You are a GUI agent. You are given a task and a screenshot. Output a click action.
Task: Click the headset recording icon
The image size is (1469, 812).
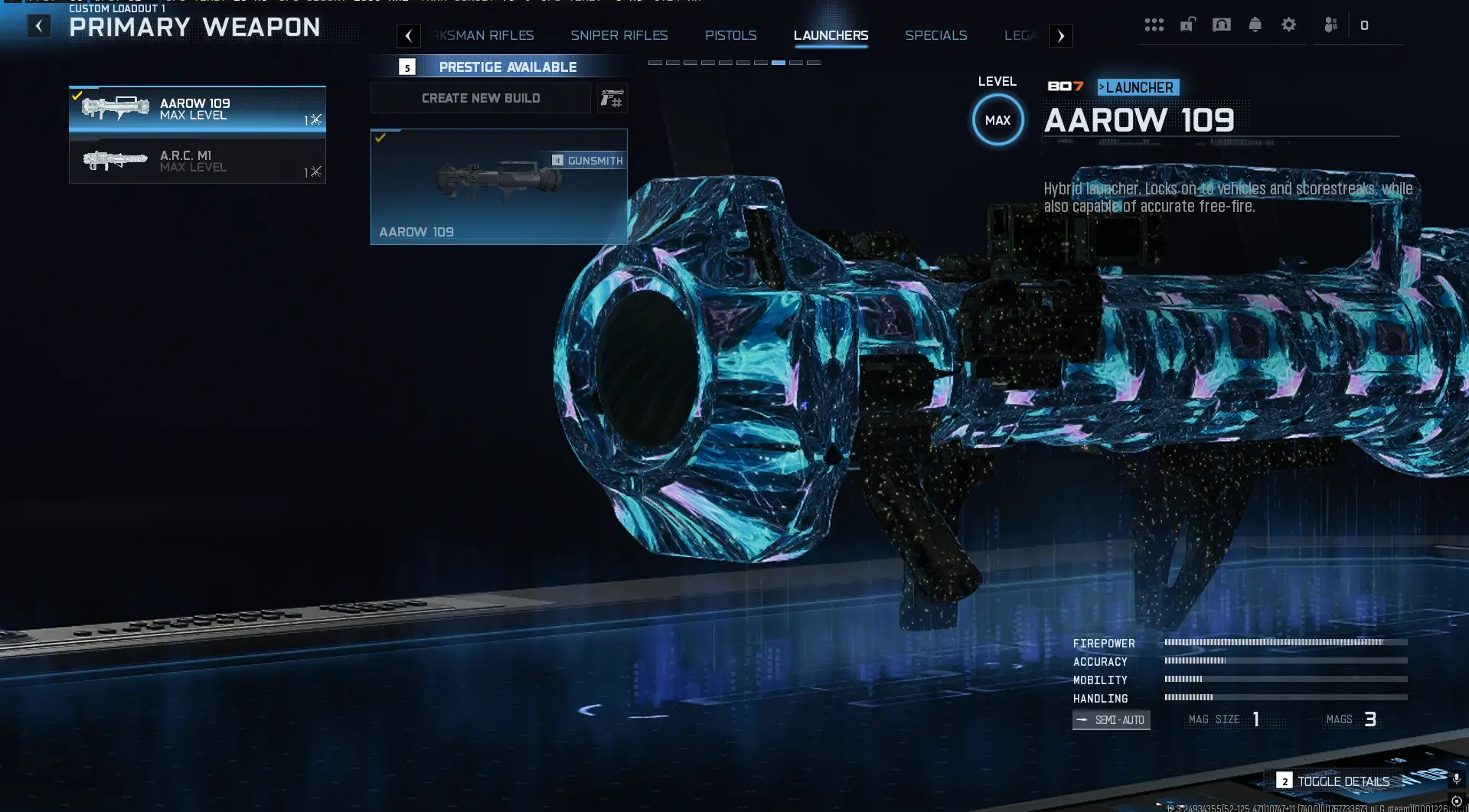[1222, 24]
